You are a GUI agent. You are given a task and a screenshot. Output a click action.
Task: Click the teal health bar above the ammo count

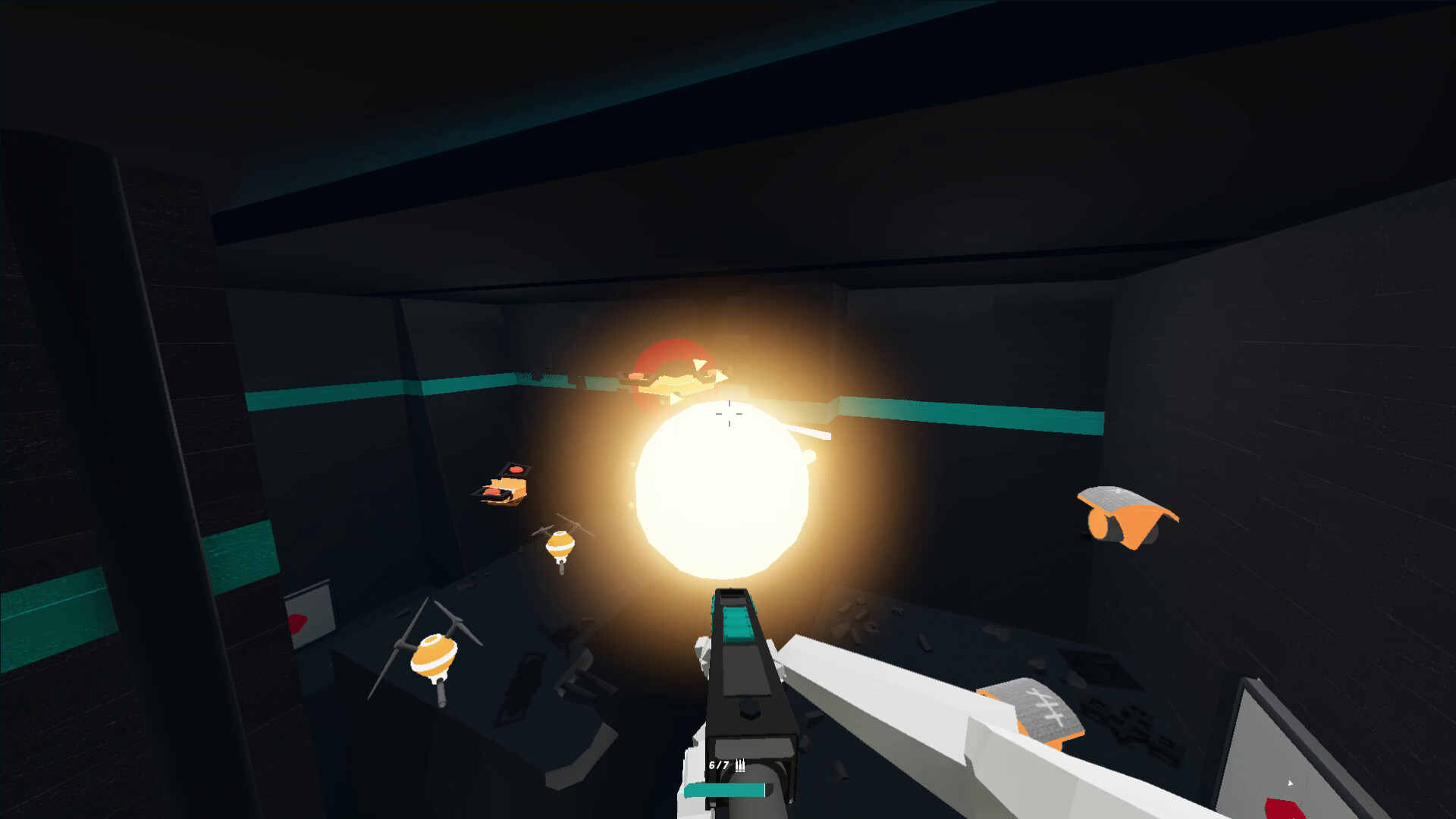coord(724,789)
